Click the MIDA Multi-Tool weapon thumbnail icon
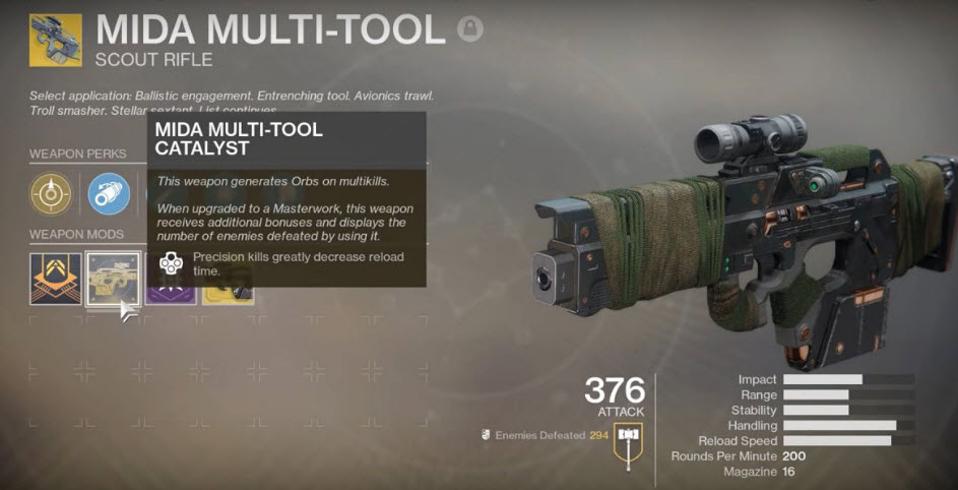Image resolution: width=958 pixels, height=490 pixels. pyautogui.click(x=55, y=41)
